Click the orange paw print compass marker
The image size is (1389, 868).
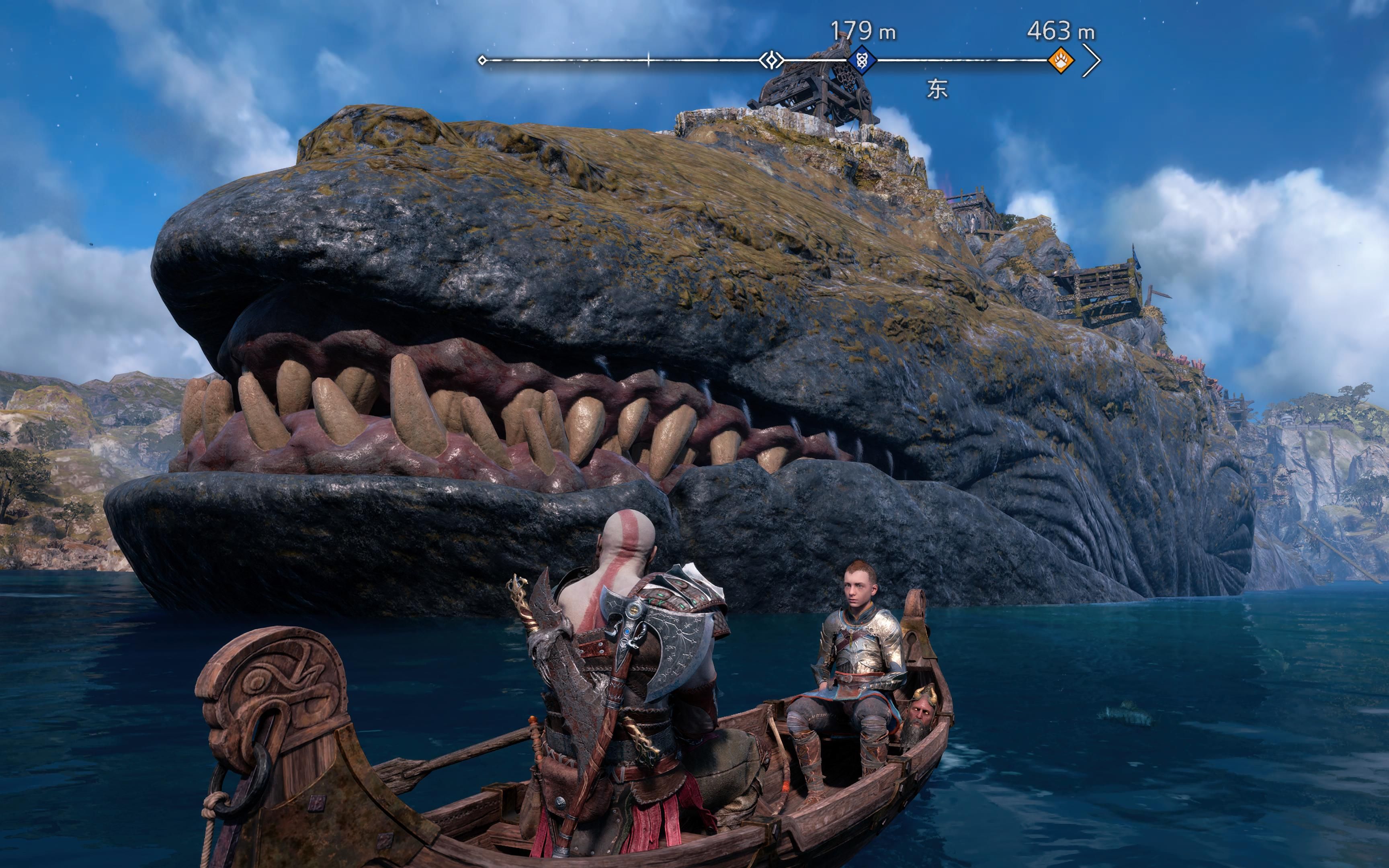1061,60
